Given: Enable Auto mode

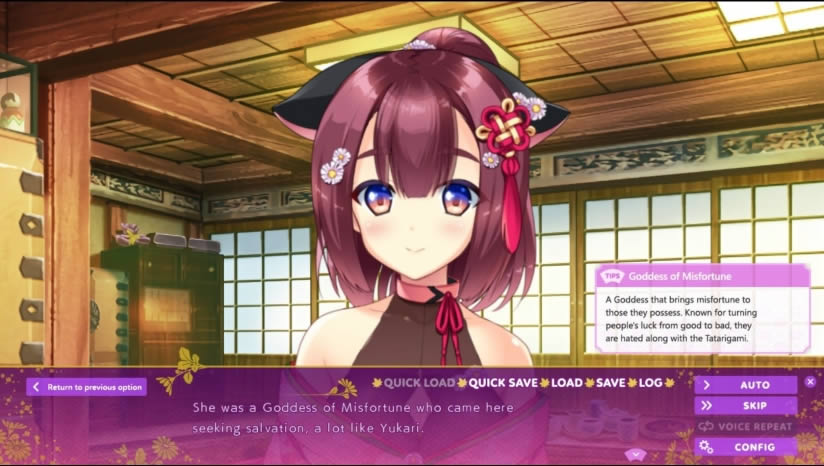Looking at the screenshot, I should click(746, 385).
